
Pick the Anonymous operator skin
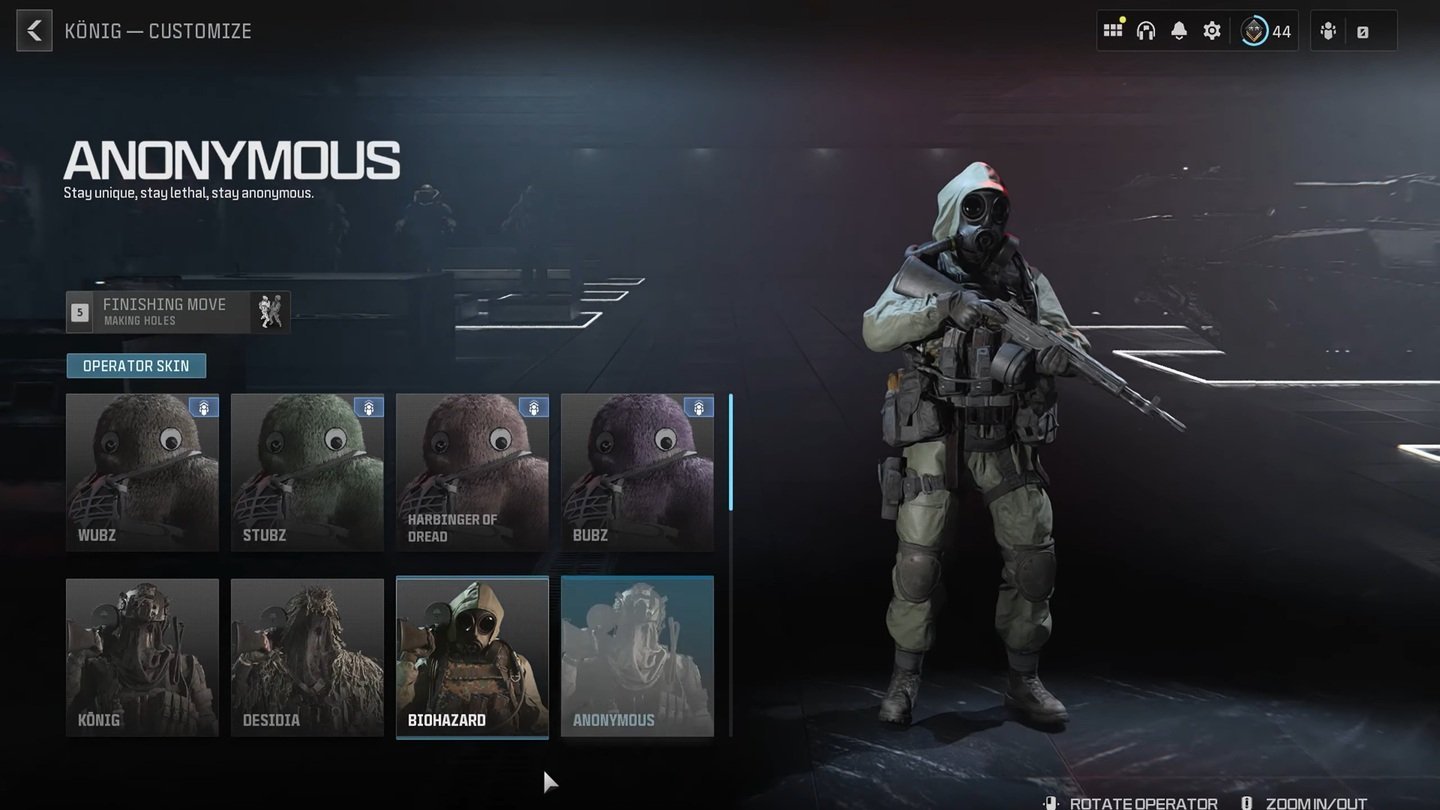click(x=637, y=657)
